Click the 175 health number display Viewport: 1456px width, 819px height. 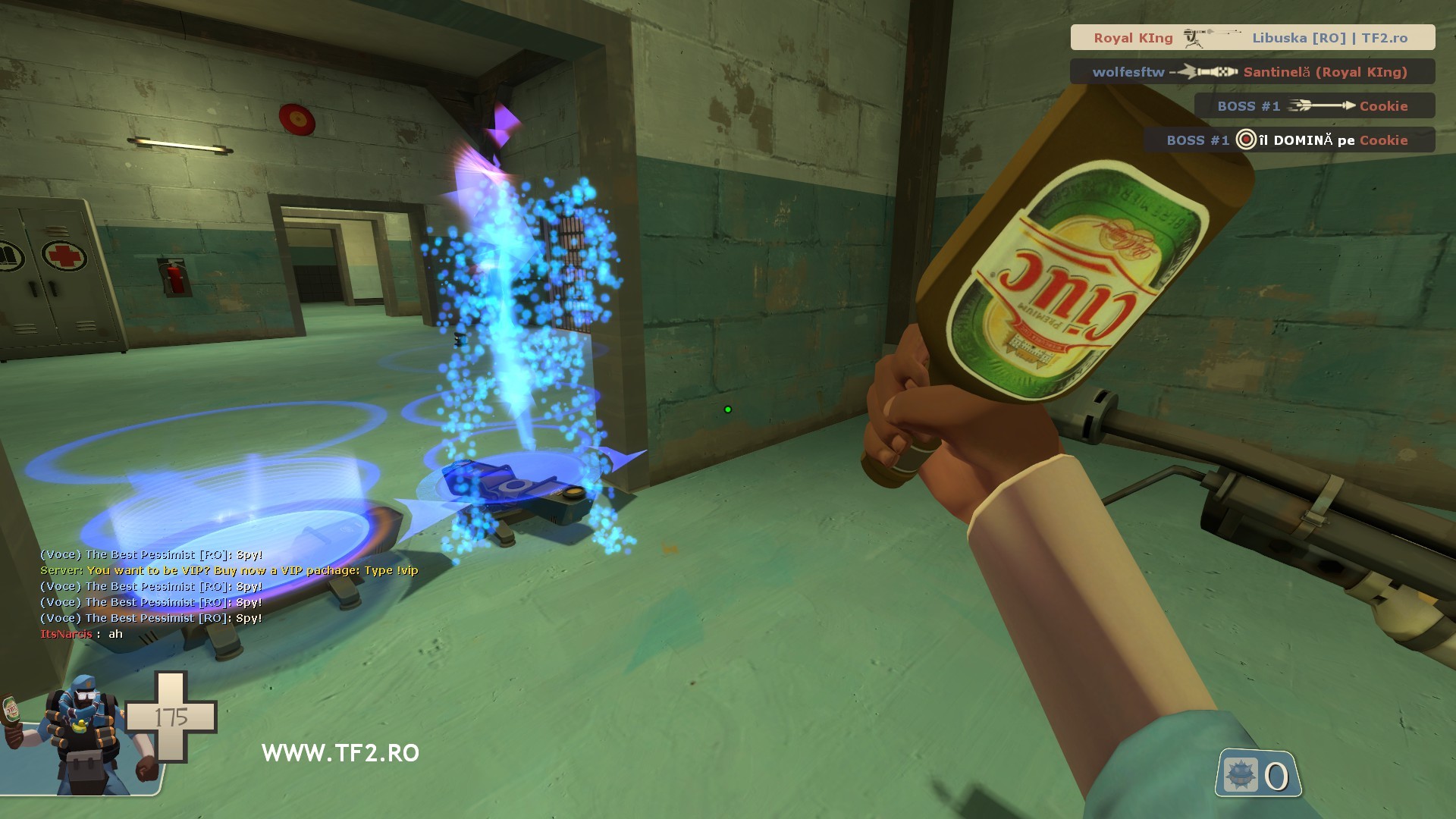tap(173, 716)
